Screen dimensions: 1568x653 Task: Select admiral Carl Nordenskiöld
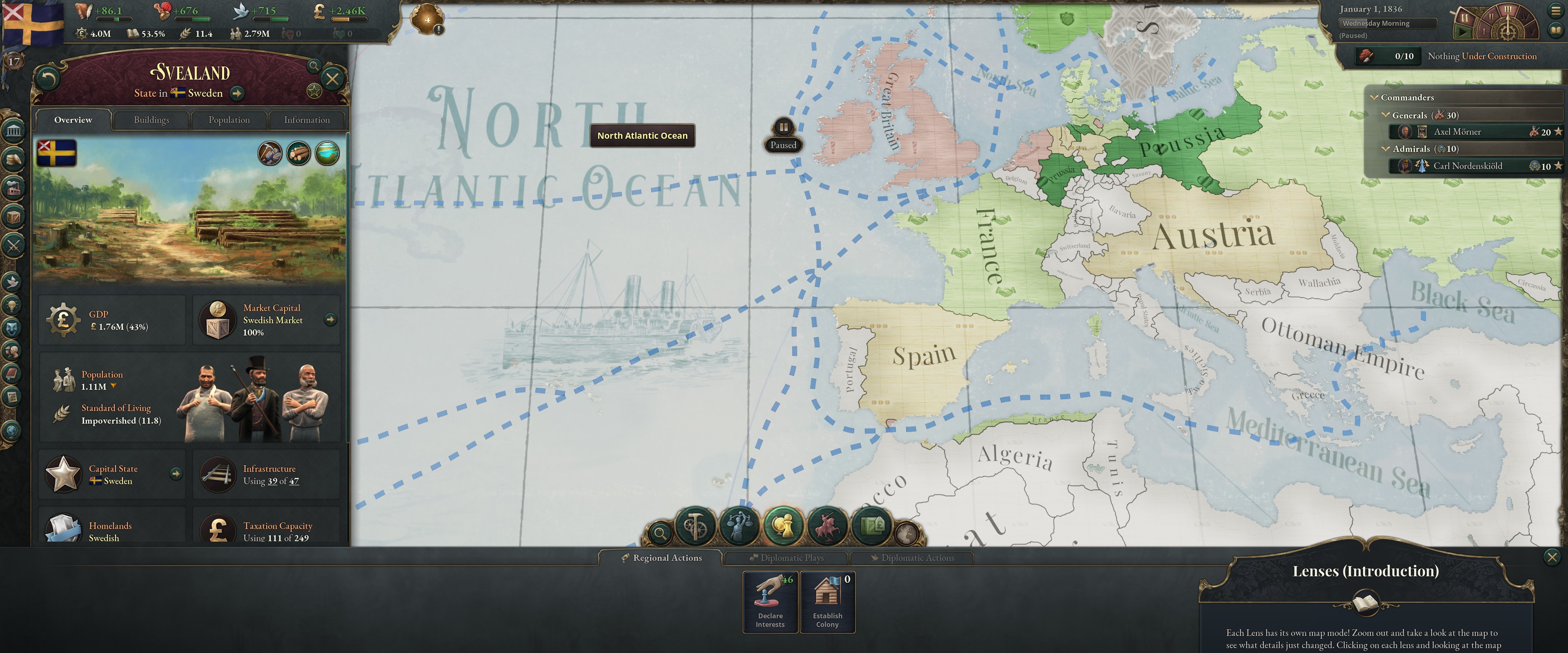(1465, 166)
